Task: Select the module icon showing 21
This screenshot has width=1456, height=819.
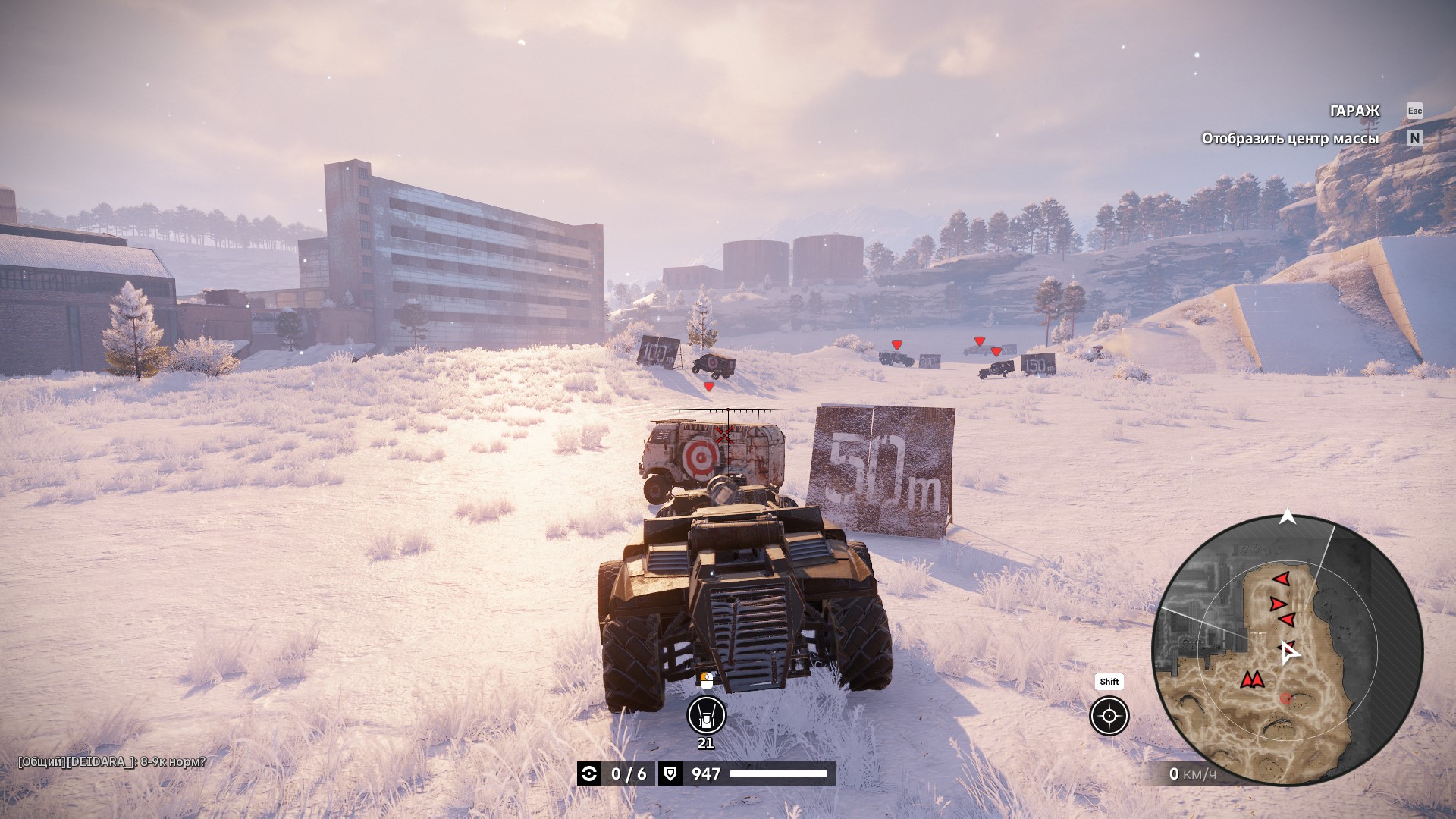Action: 706,715
